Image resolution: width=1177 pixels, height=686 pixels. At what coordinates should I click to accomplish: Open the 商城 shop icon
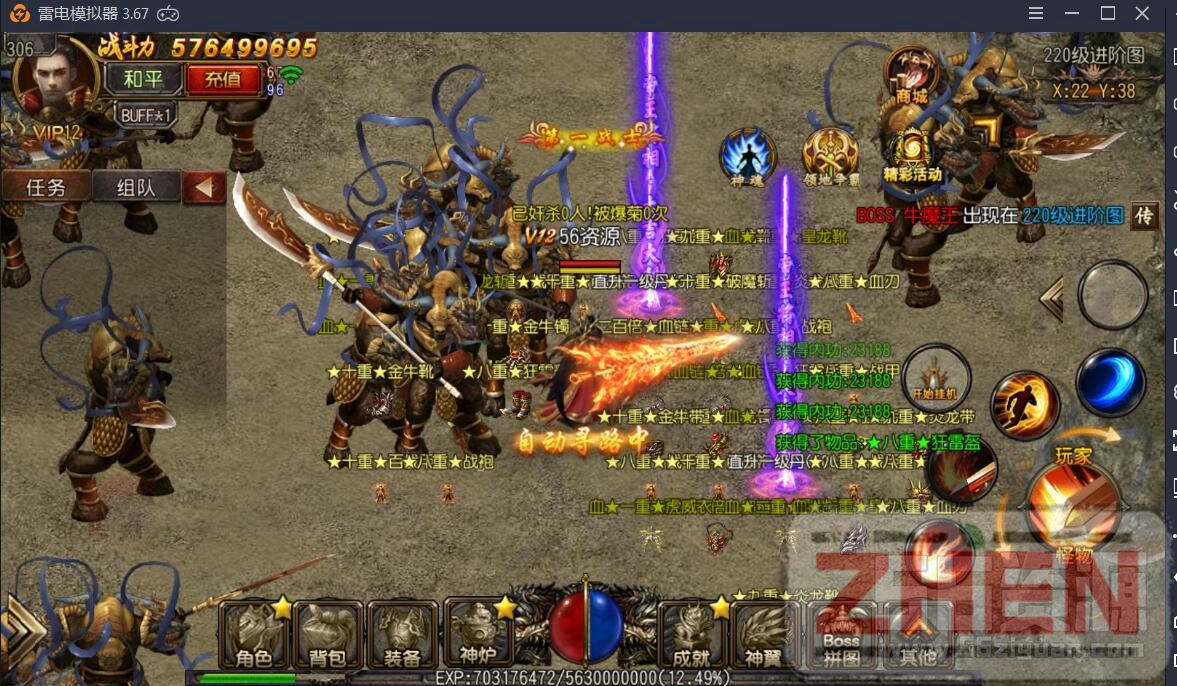912,74
